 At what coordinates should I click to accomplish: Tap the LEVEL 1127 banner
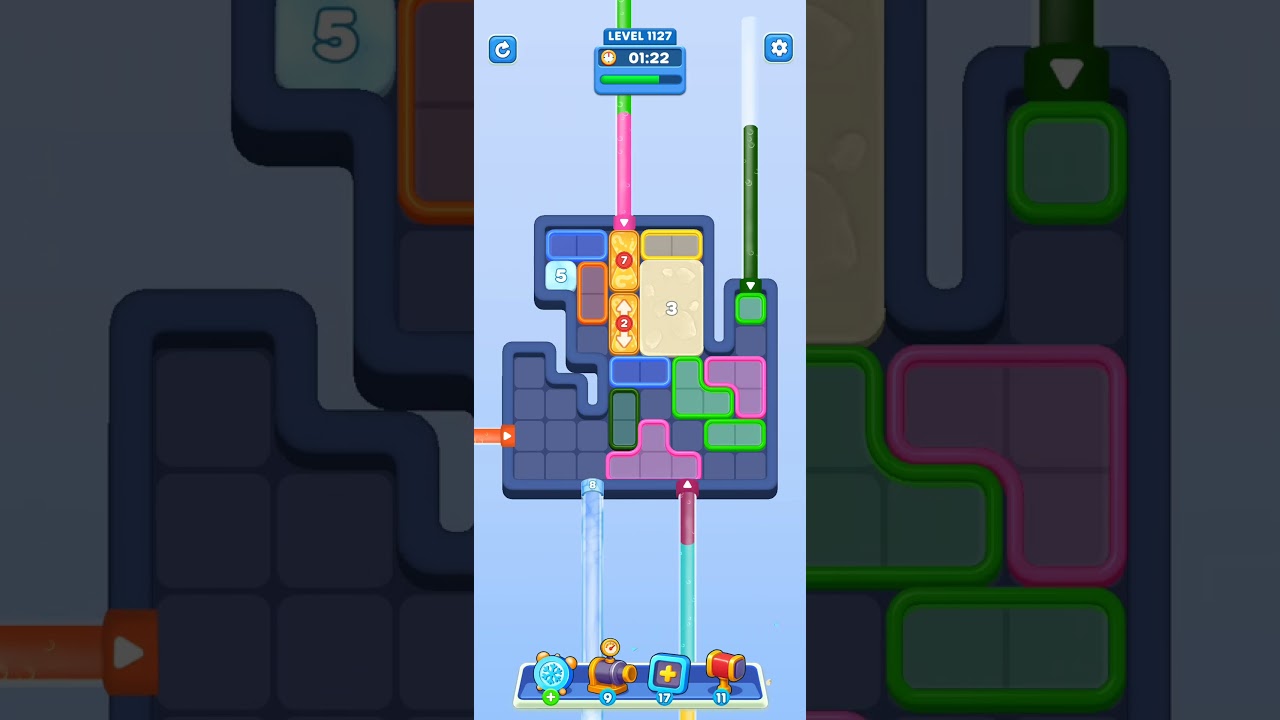tap(640, 35)
